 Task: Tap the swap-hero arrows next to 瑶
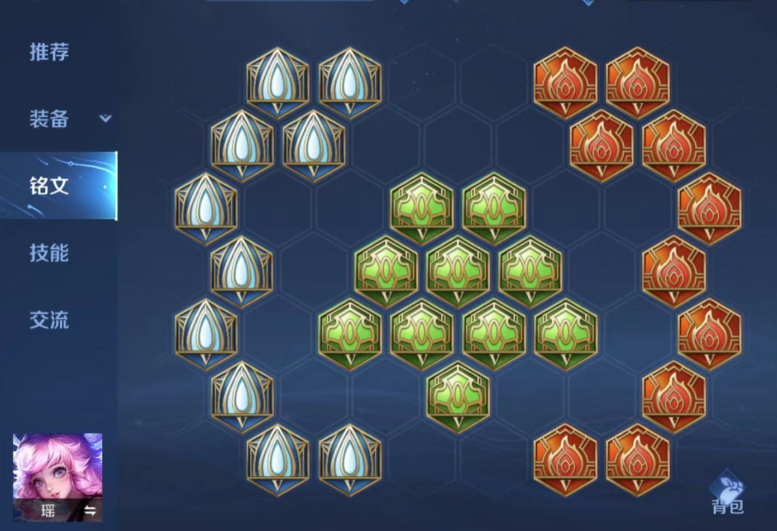(89, 511)
